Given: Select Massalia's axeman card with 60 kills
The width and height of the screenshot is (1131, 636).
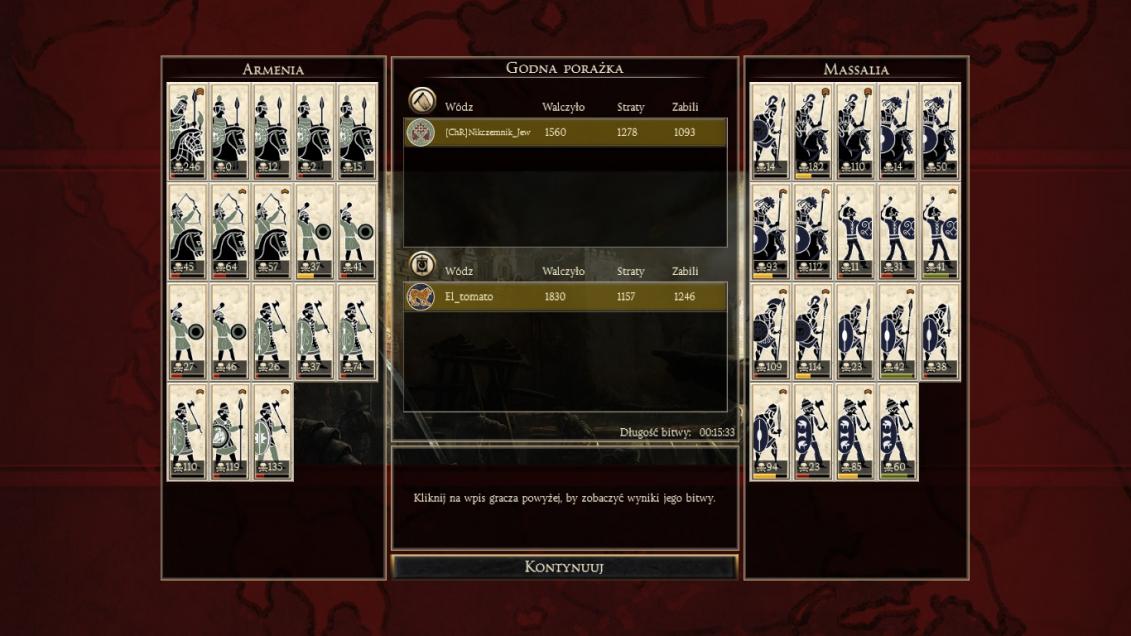Looking at the screenshot, I should pyautogui.click(x=897, y=431).
